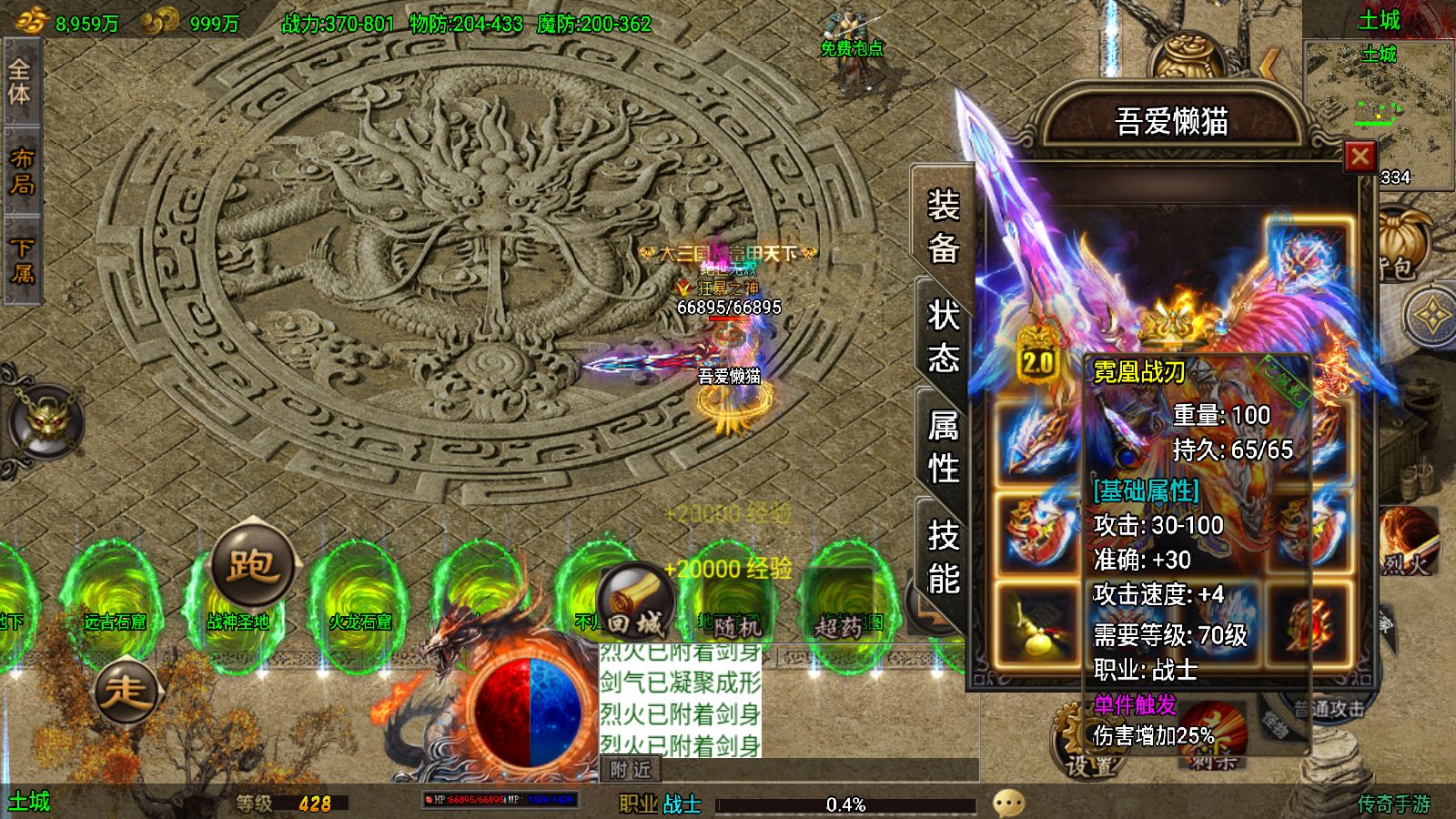Expand the 全体 panel on left edge

click(x=18, y=77)
